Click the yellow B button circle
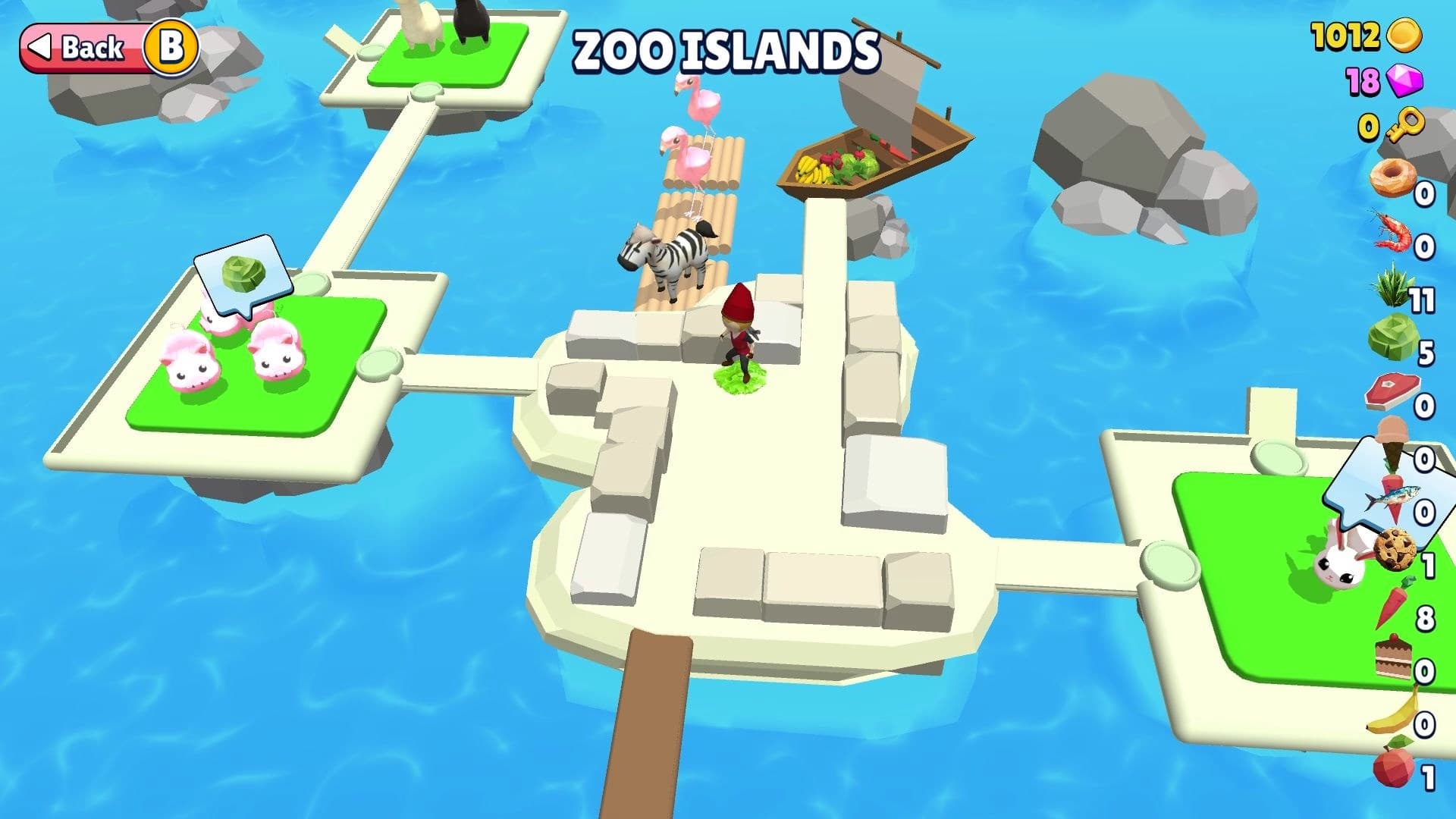This screenshot has height=819, width=1456. pyautogui.click(x=173, y=49)
